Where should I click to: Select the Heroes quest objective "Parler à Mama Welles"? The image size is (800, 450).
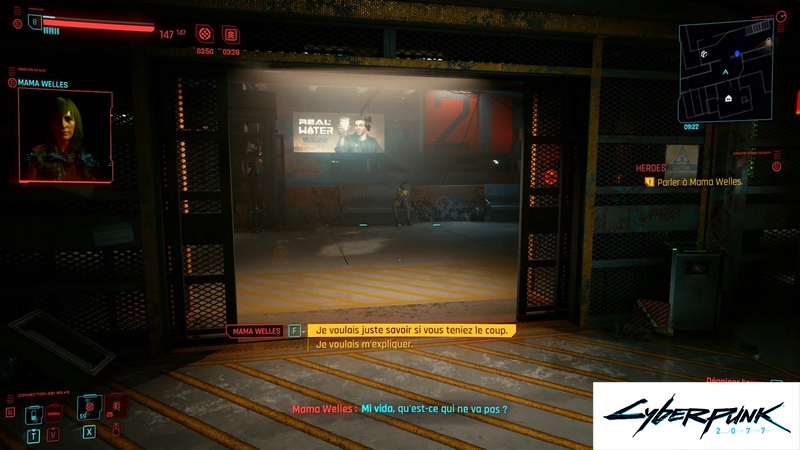click(x=699, y=182)
